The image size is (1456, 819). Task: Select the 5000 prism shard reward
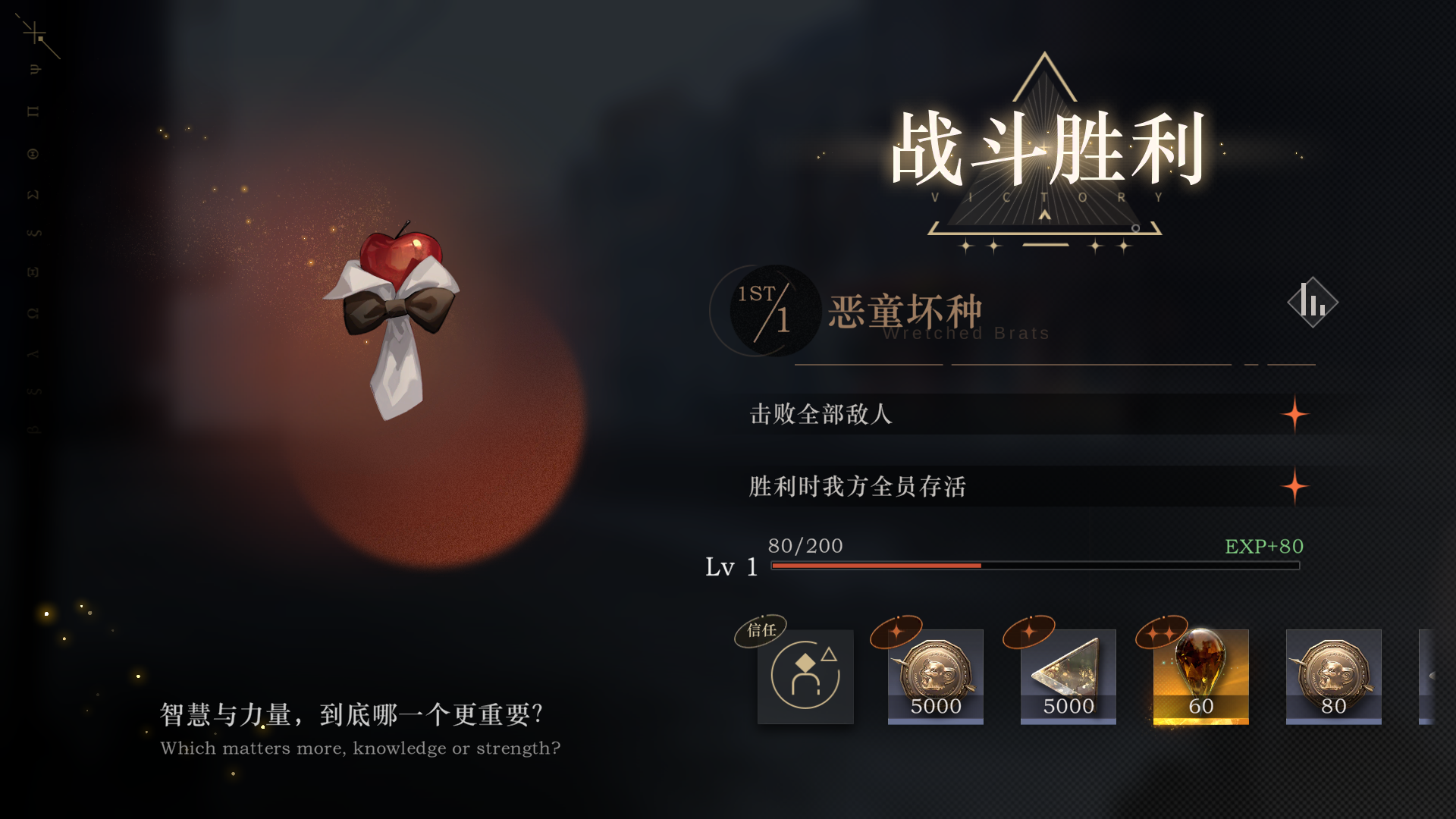[1068, 677]
